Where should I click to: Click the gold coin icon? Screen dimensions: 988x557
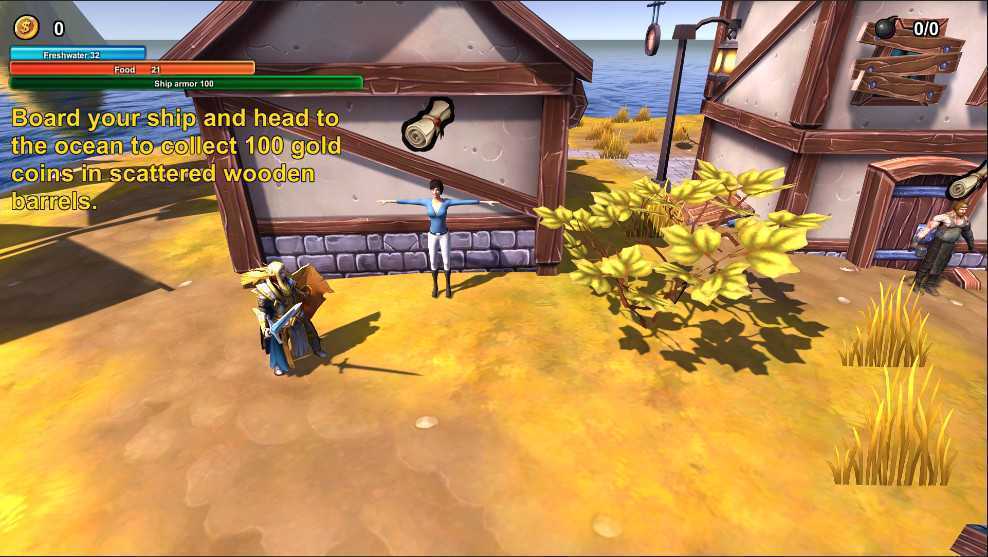tap(25, 28)
